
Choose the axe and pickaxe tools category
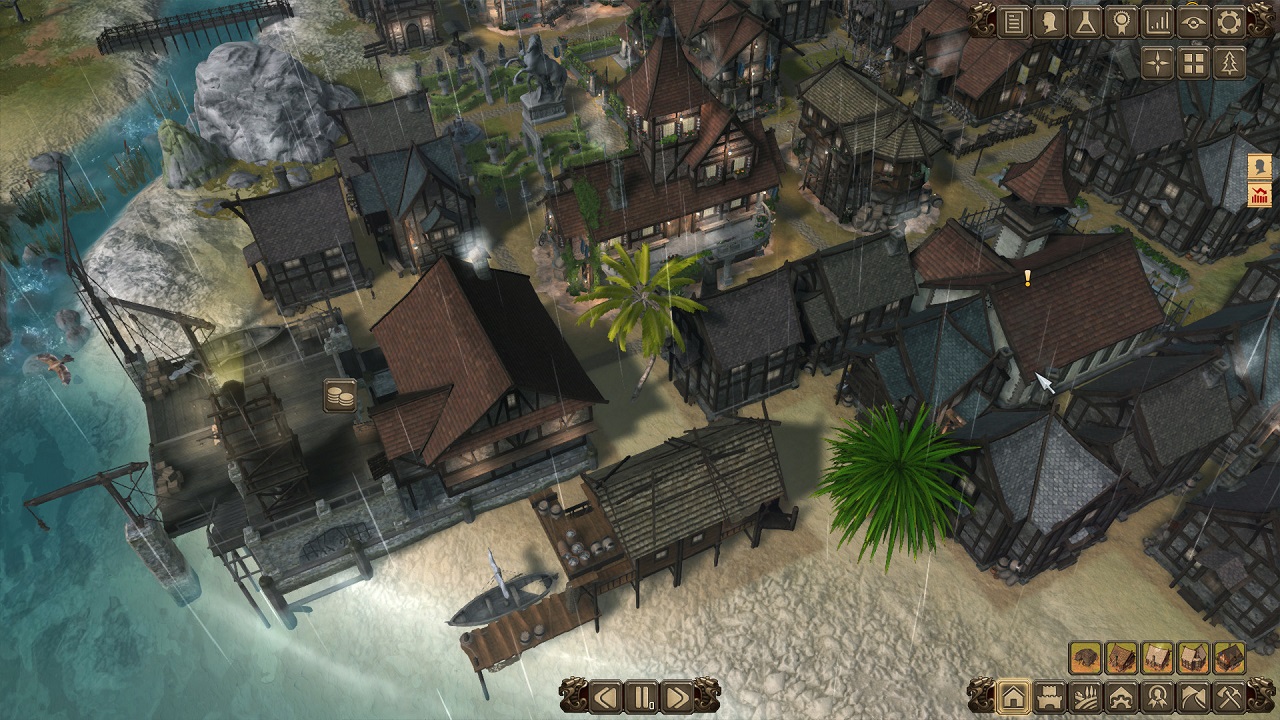(x=1229, y=696)
